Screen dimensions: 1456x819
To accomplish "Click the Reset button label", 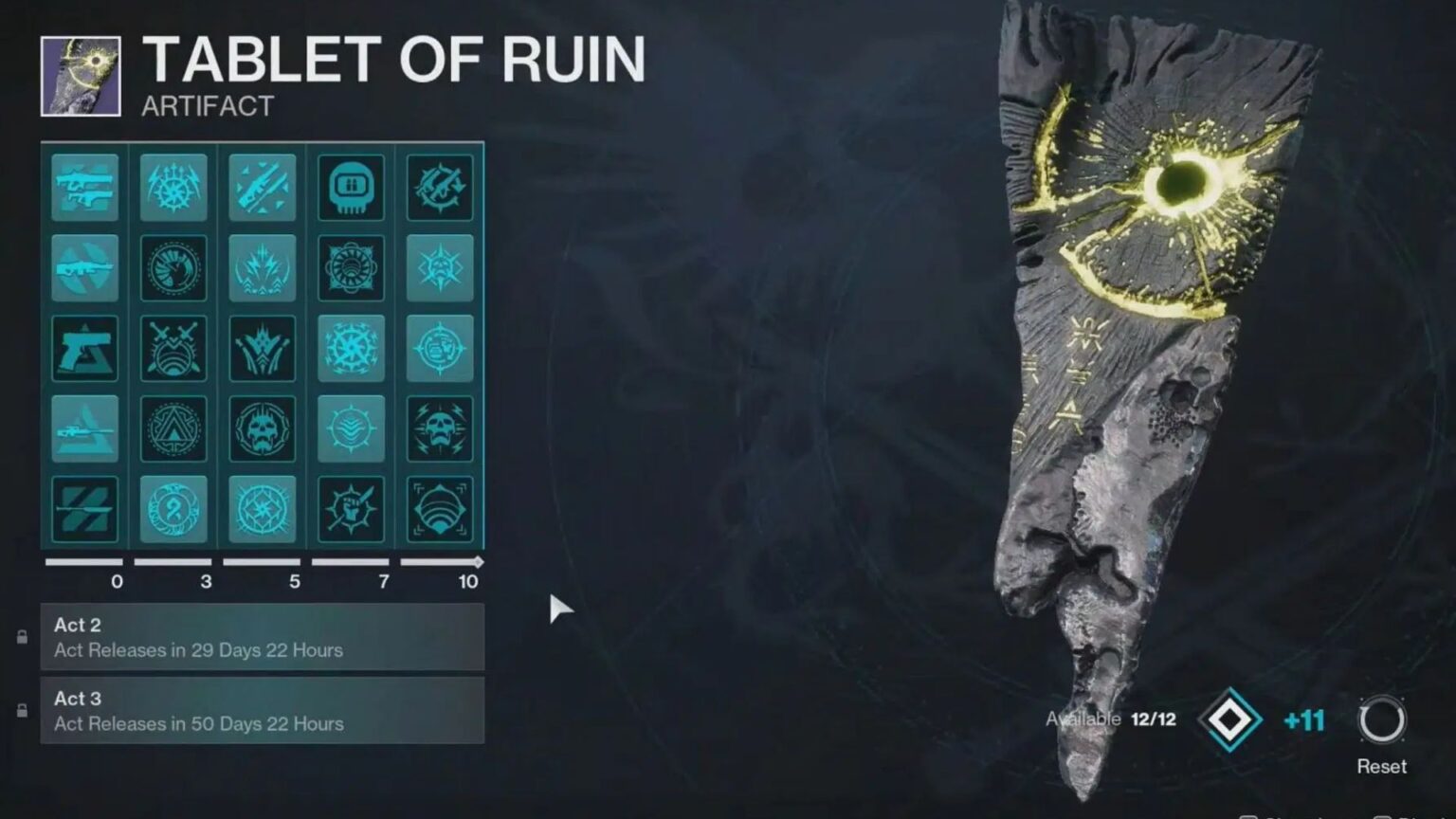I will (x=1382, y=766).
